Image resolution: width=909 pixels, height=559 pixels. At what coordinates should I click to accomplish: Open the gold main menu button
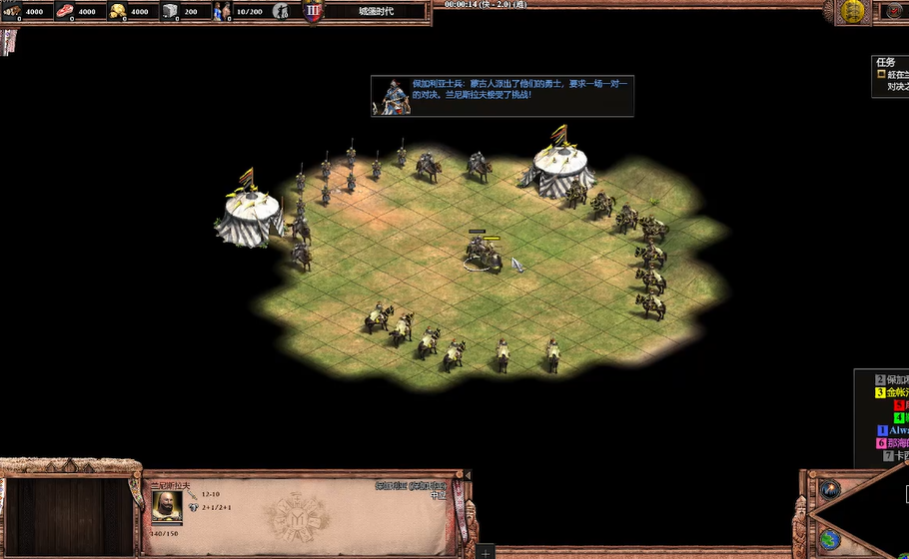[852, 11]
